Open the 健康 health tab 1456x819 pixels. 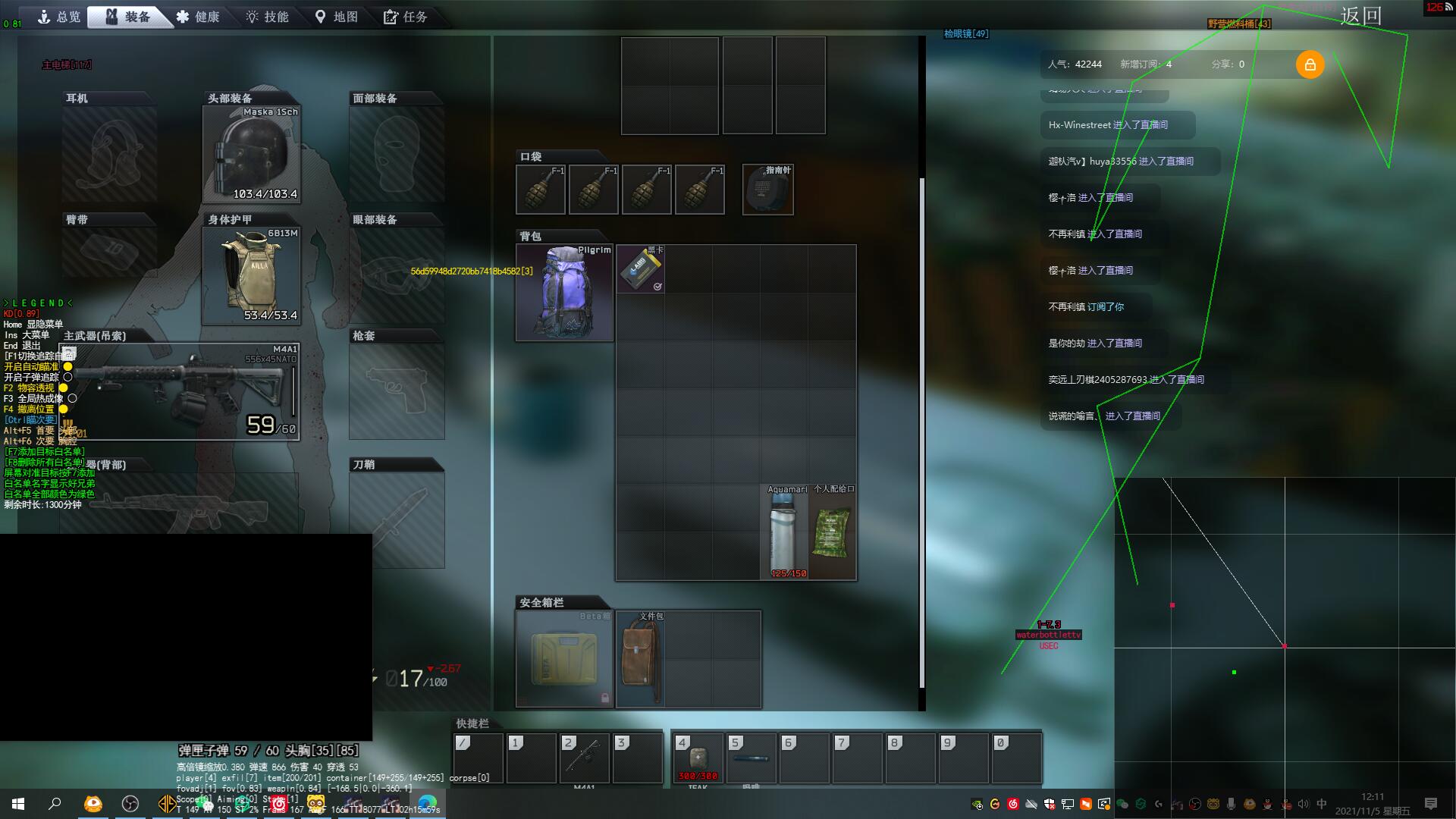coord(198,17)
